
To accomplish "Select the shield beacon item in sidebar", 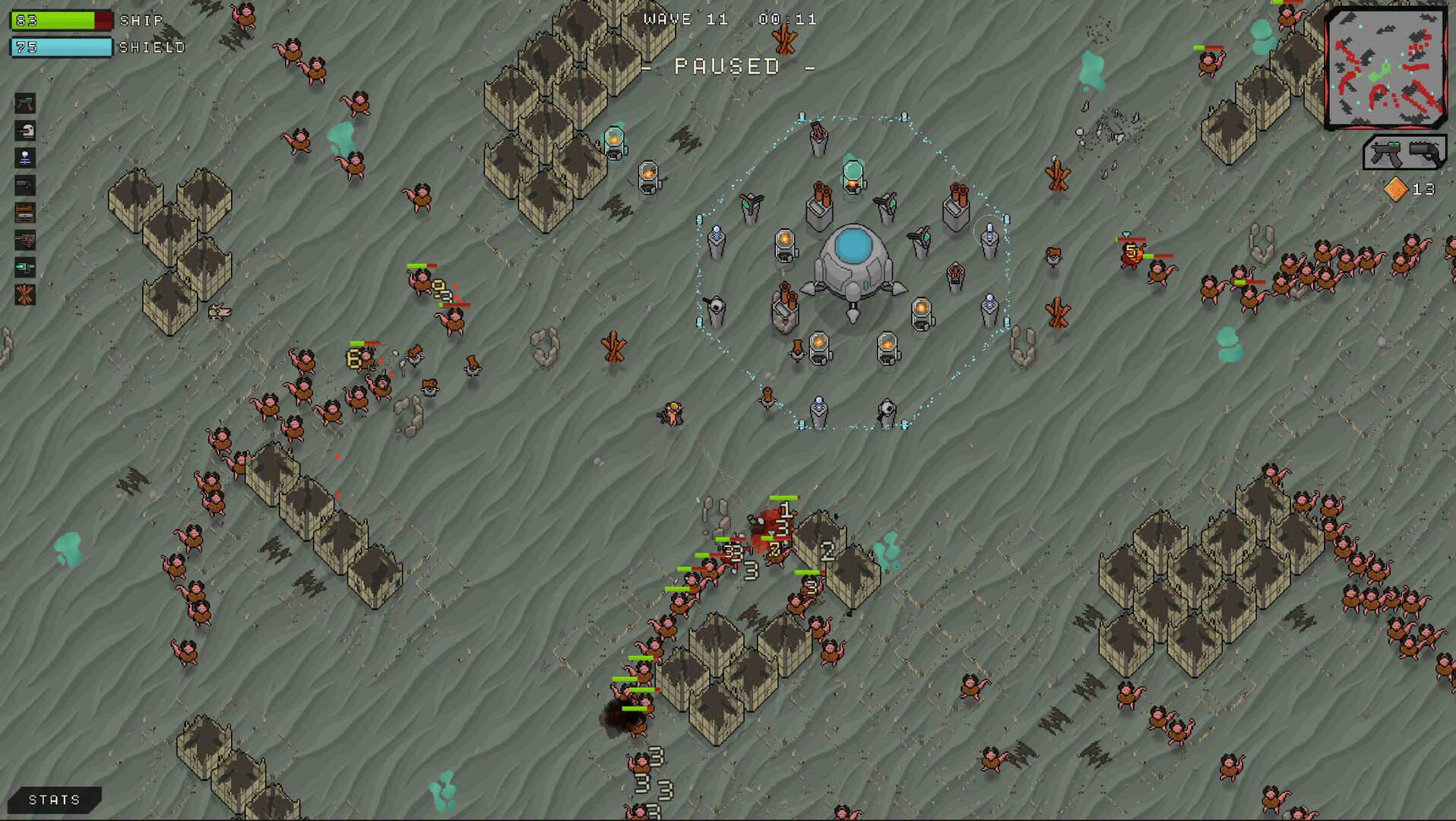I will (x=25, y=157).
